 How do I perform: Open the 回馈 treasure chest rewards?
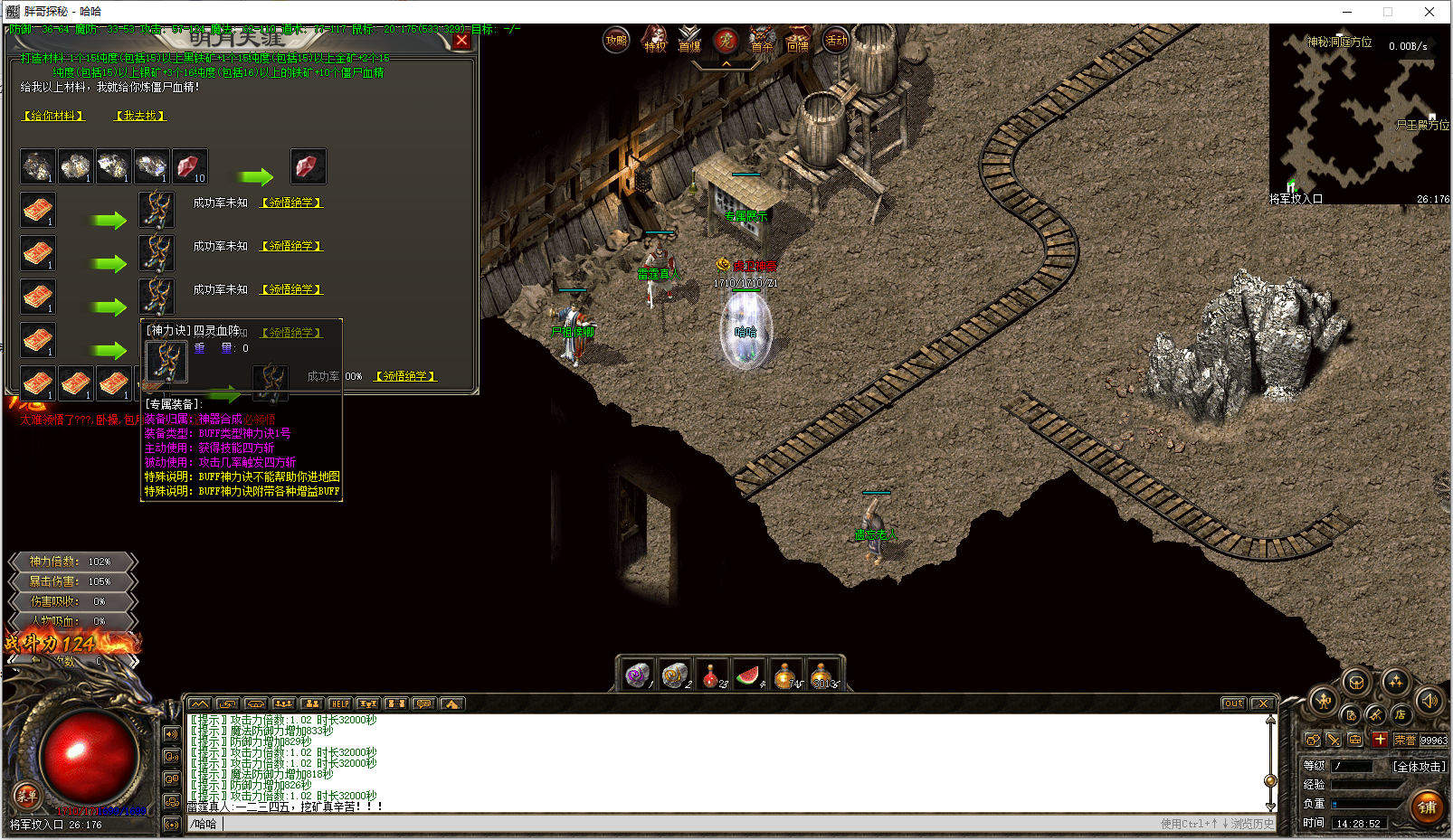click(x=798, y=41)
